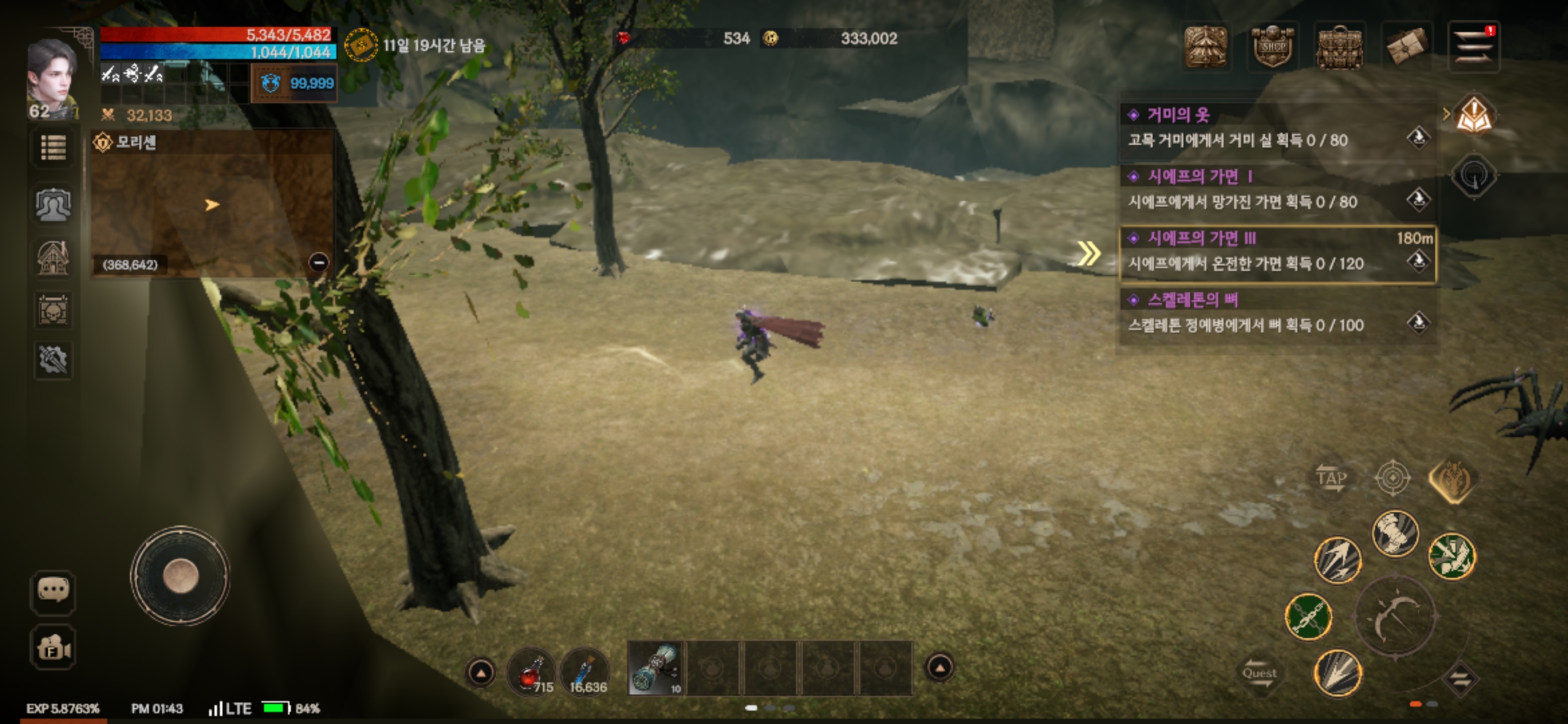Open the main hamburger menu
The image size is (1568, 724).
coord(1473,46)
